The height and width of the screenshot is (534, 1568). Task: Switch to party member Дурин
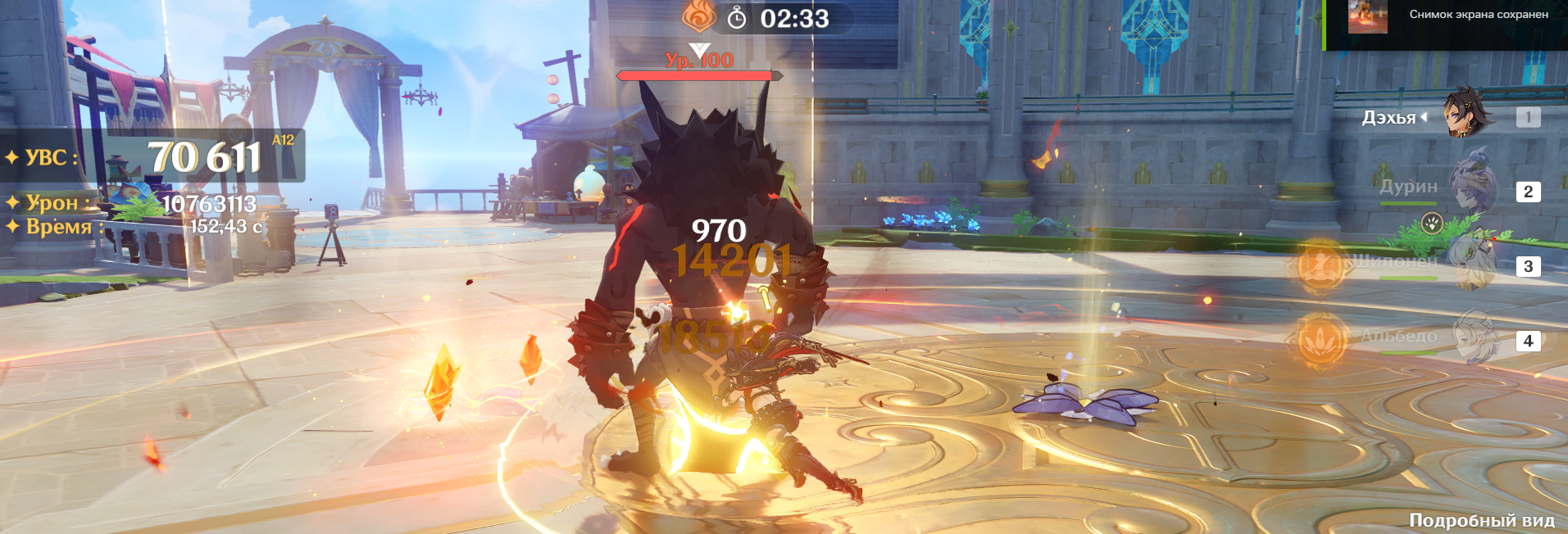pos(1473,188)
